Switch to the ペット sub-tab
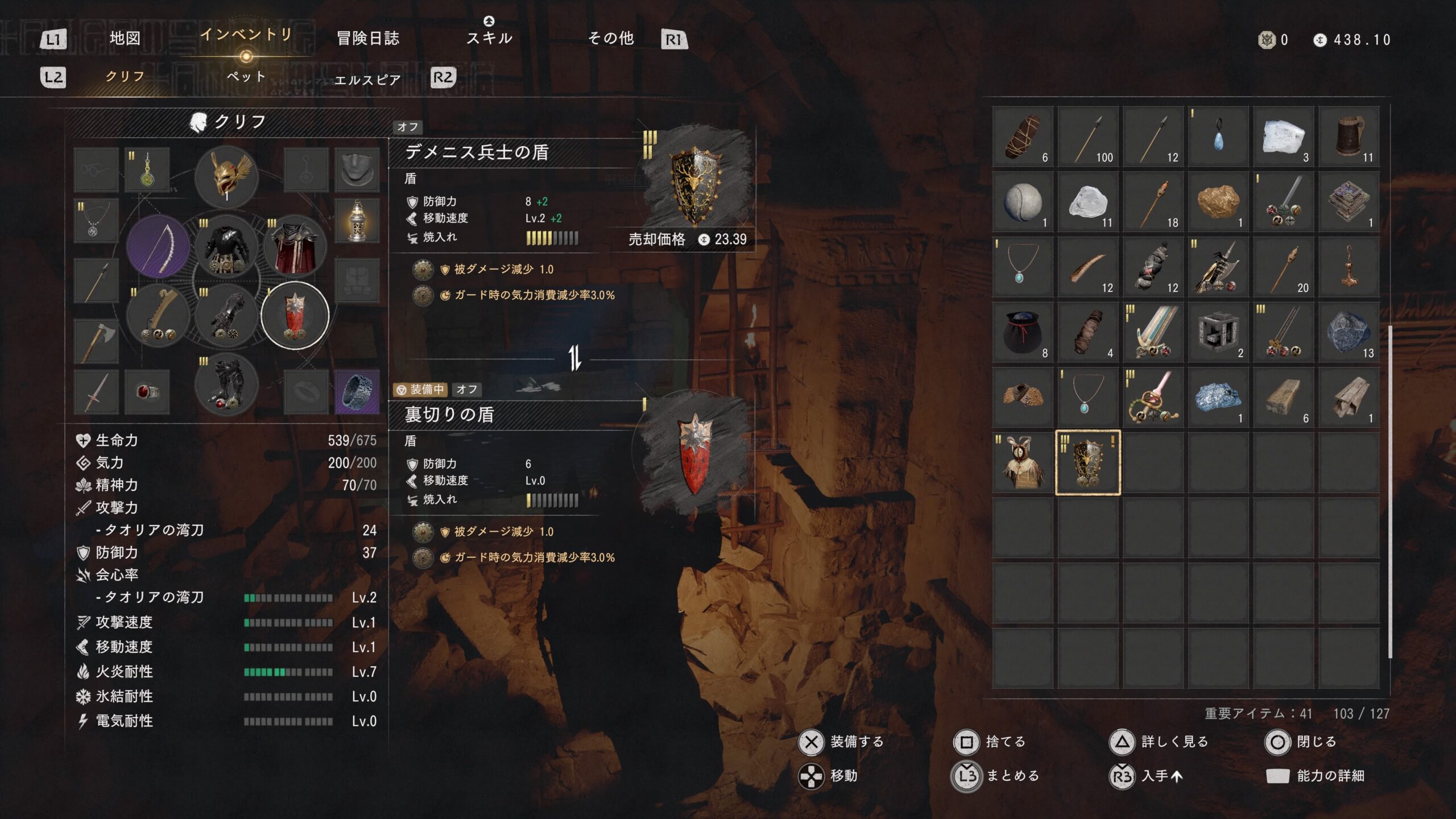This screenshot has width=1456, height=819. point(246,77)
